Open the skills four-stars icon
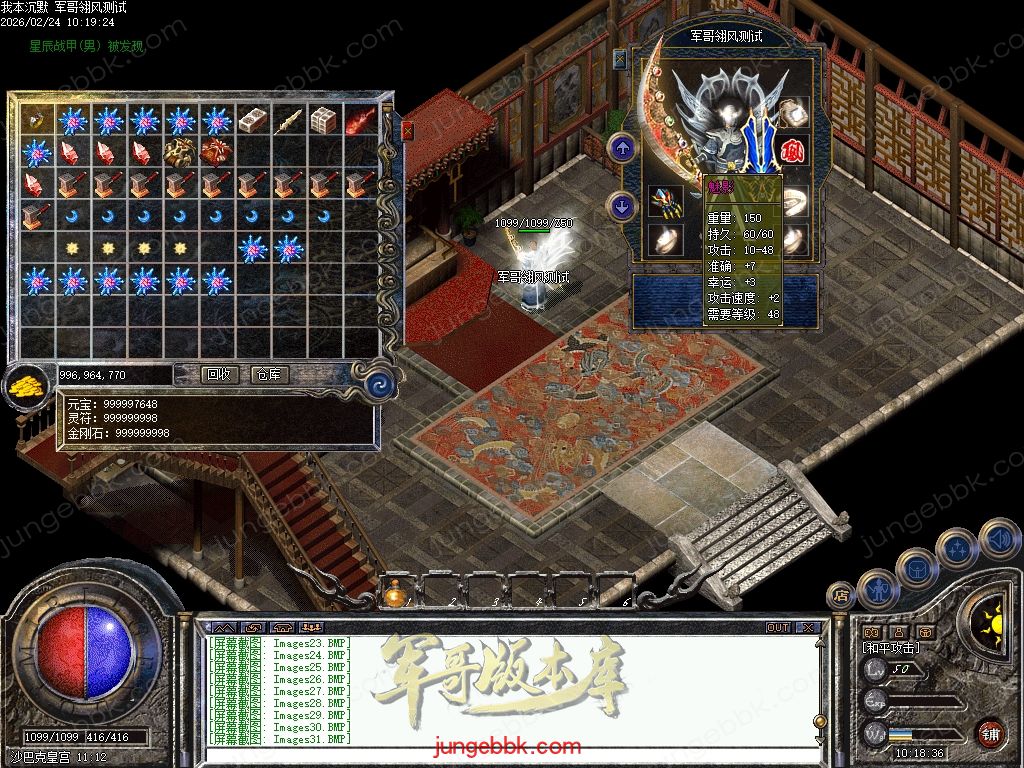 (x=957, y=548)
